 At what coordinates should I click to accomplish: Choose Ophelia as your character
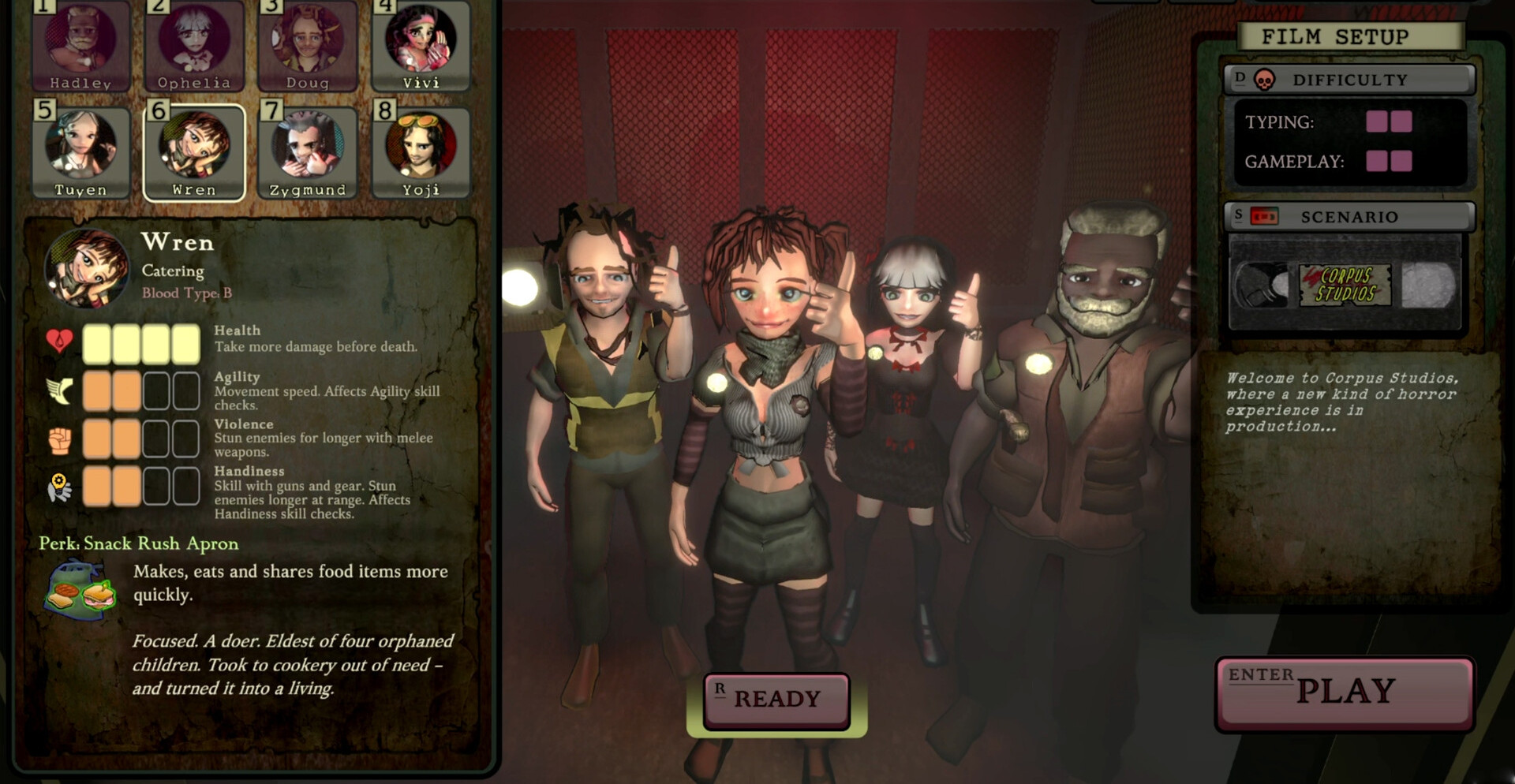(x=194, y=45)
